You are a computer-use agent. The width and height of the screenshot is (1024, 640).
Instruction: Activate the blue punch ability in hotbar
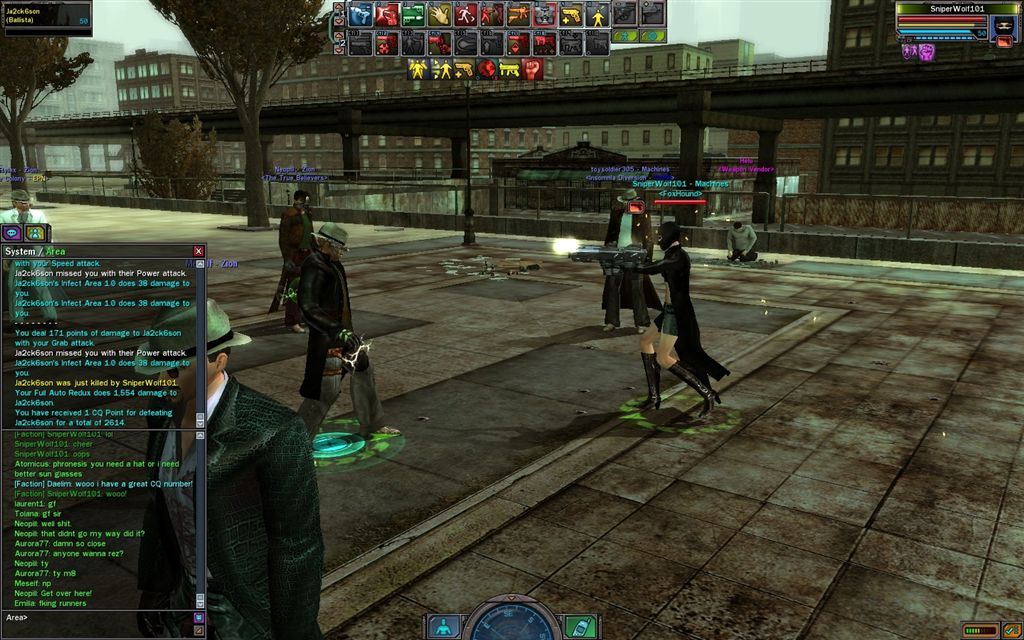[361, 14]
